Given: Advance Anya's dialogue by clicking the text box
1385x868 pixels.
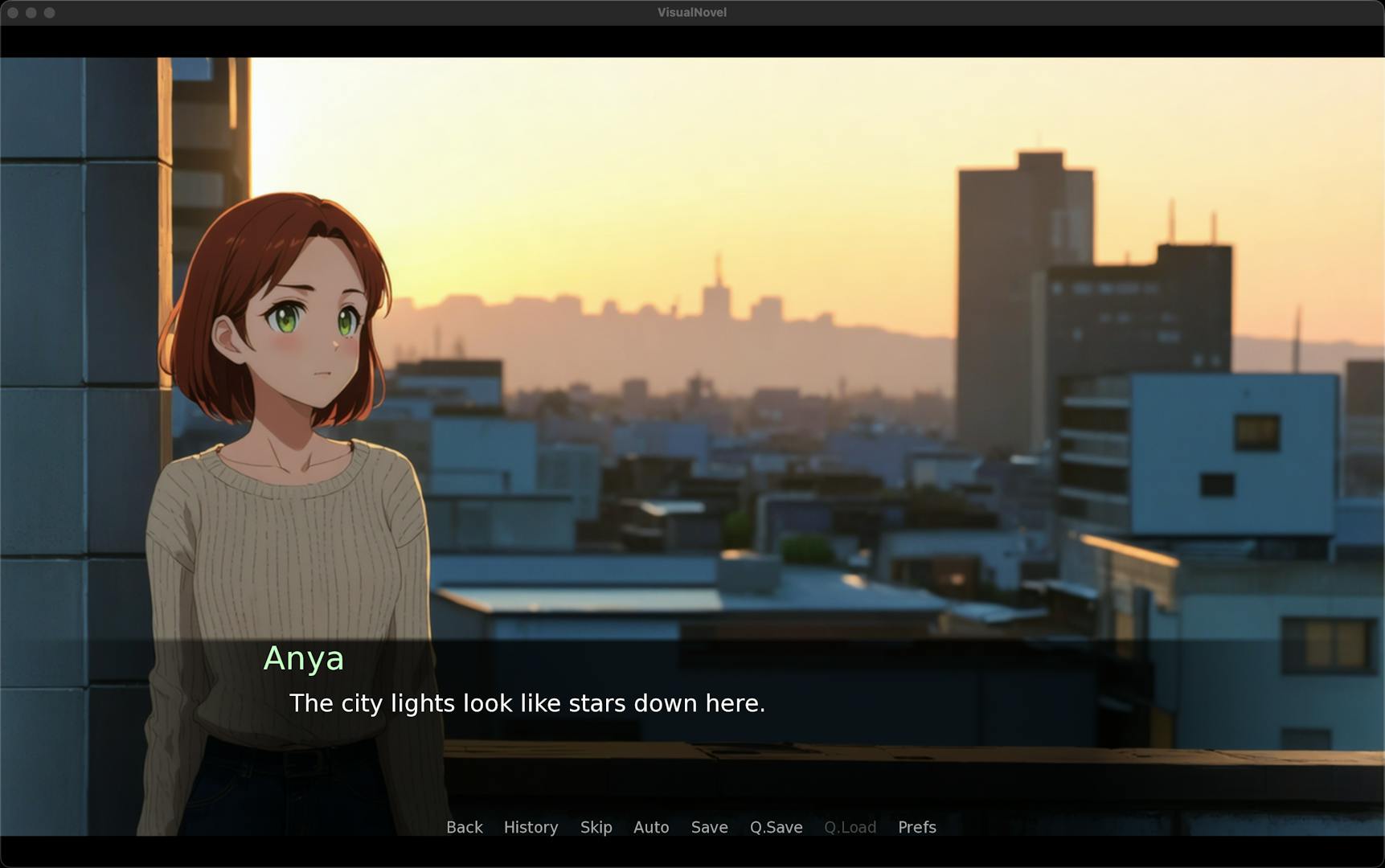Looking at the screenshot, I should 691,703.
